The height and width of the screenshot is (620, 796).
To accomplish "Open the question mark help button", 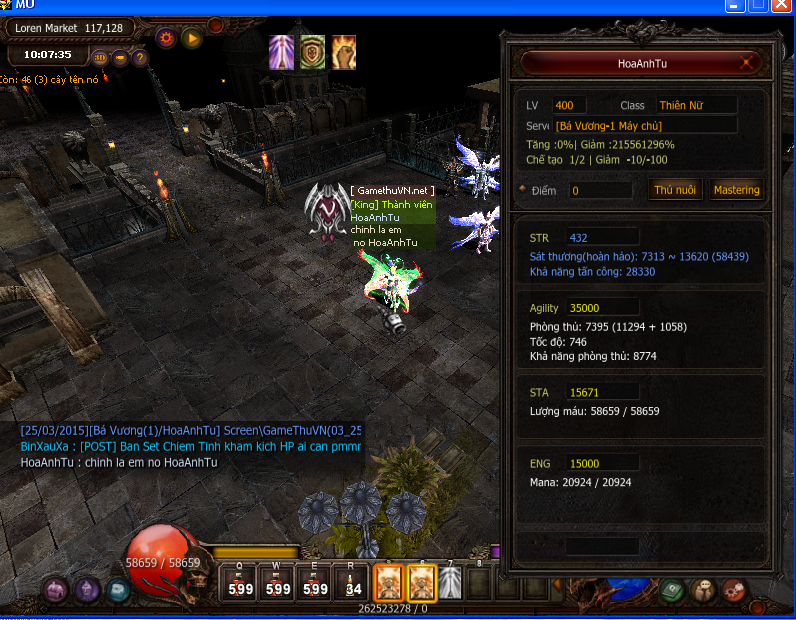I will (140, 57).
